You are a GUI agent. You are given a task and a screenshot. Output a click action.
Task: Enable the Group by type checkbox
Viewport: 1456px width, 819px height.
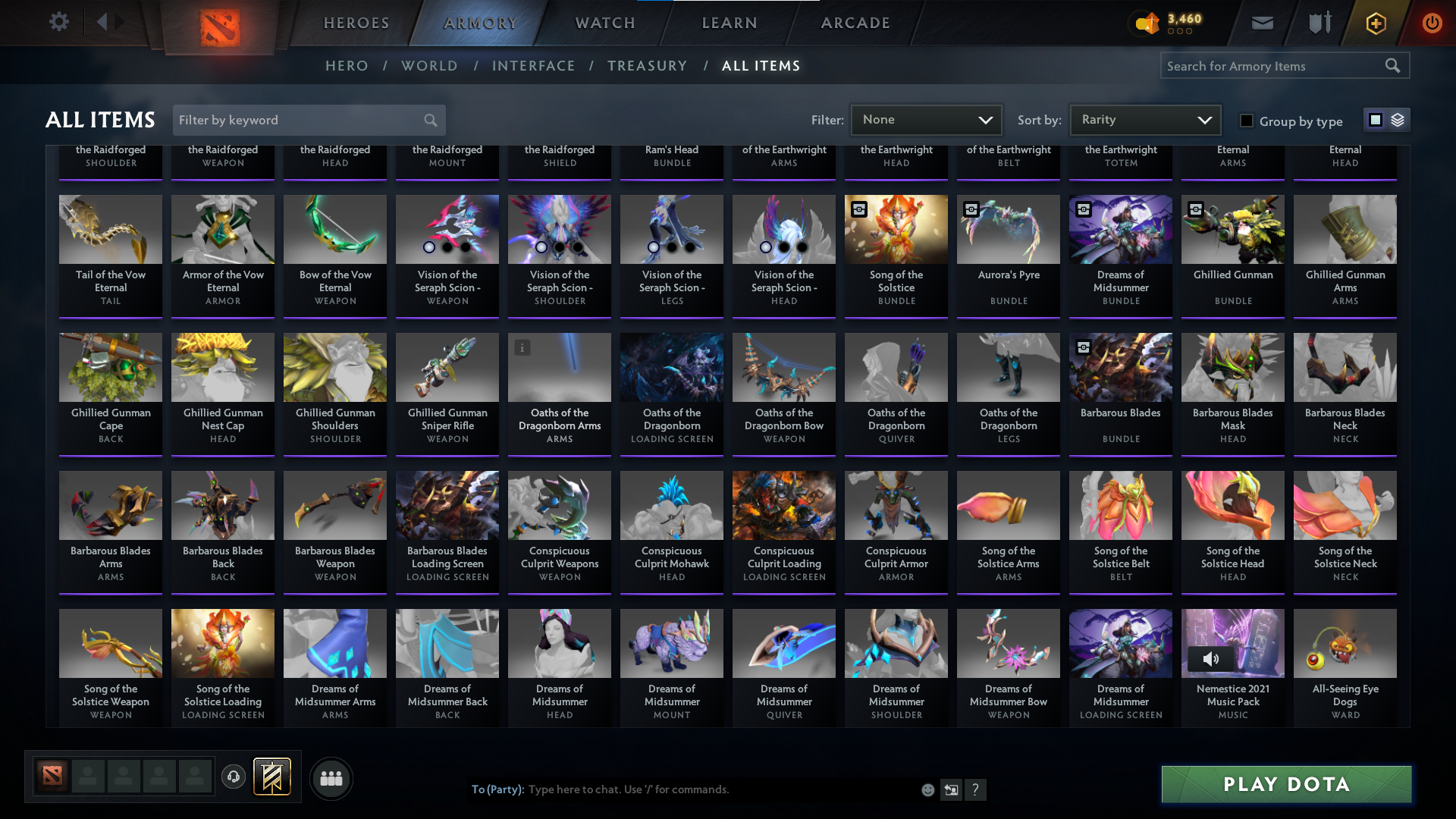point(1246,121)
